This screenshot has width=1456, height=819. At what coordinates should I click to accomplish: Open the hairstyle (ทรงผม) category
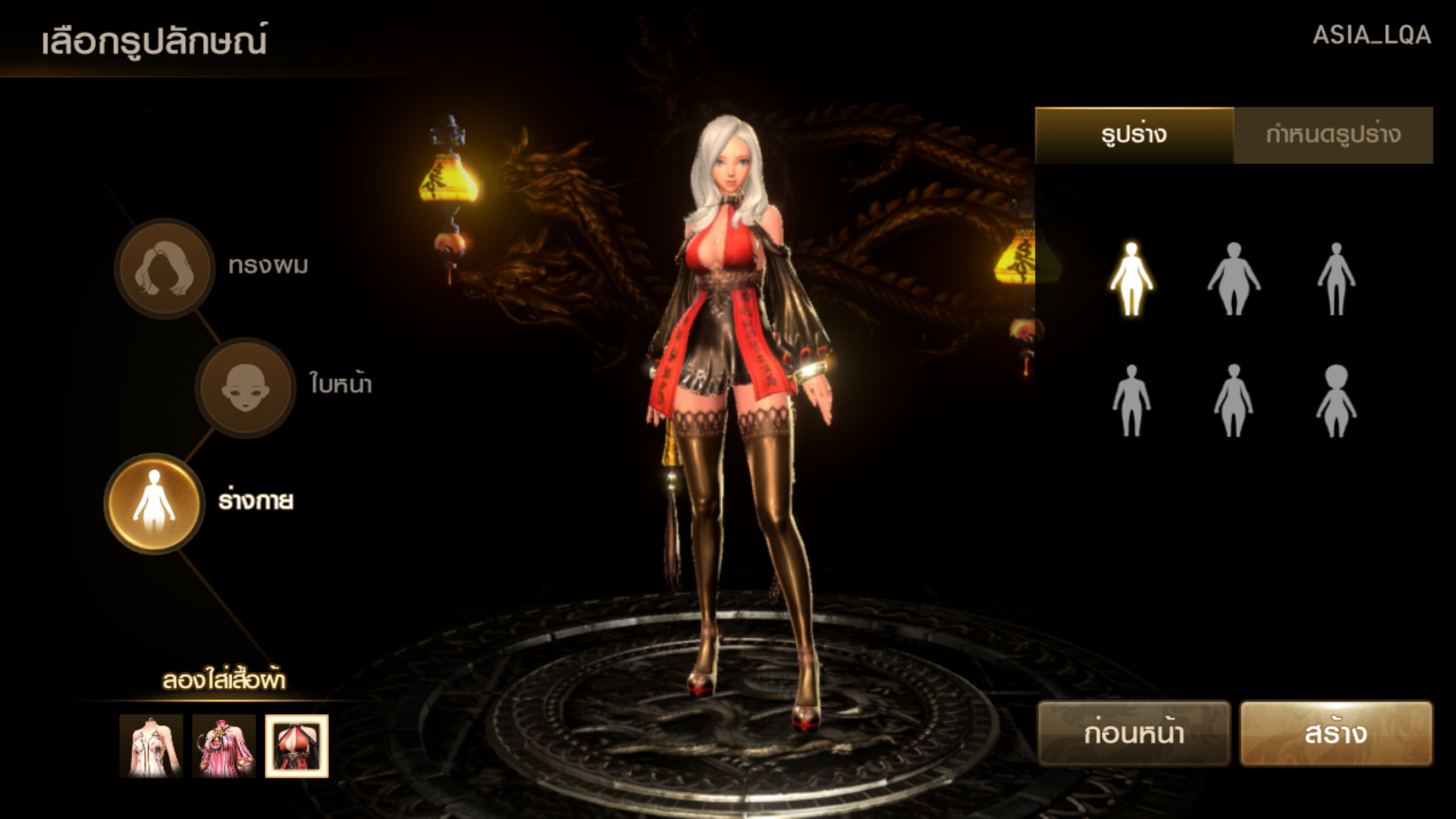(164, 268)
